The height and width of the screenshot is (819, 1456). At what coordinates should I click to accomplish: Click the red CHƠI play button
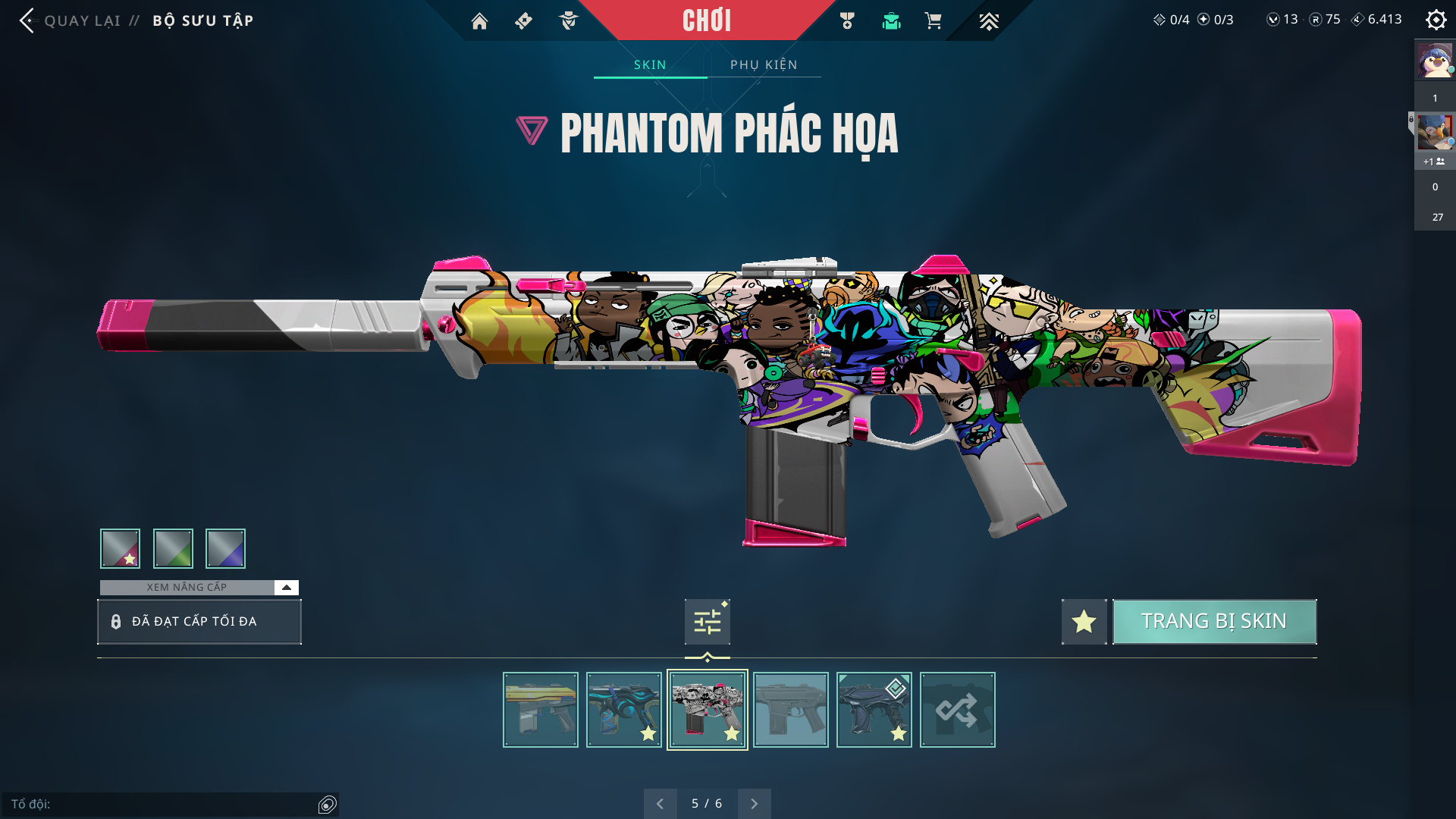[x=706, y=20]
